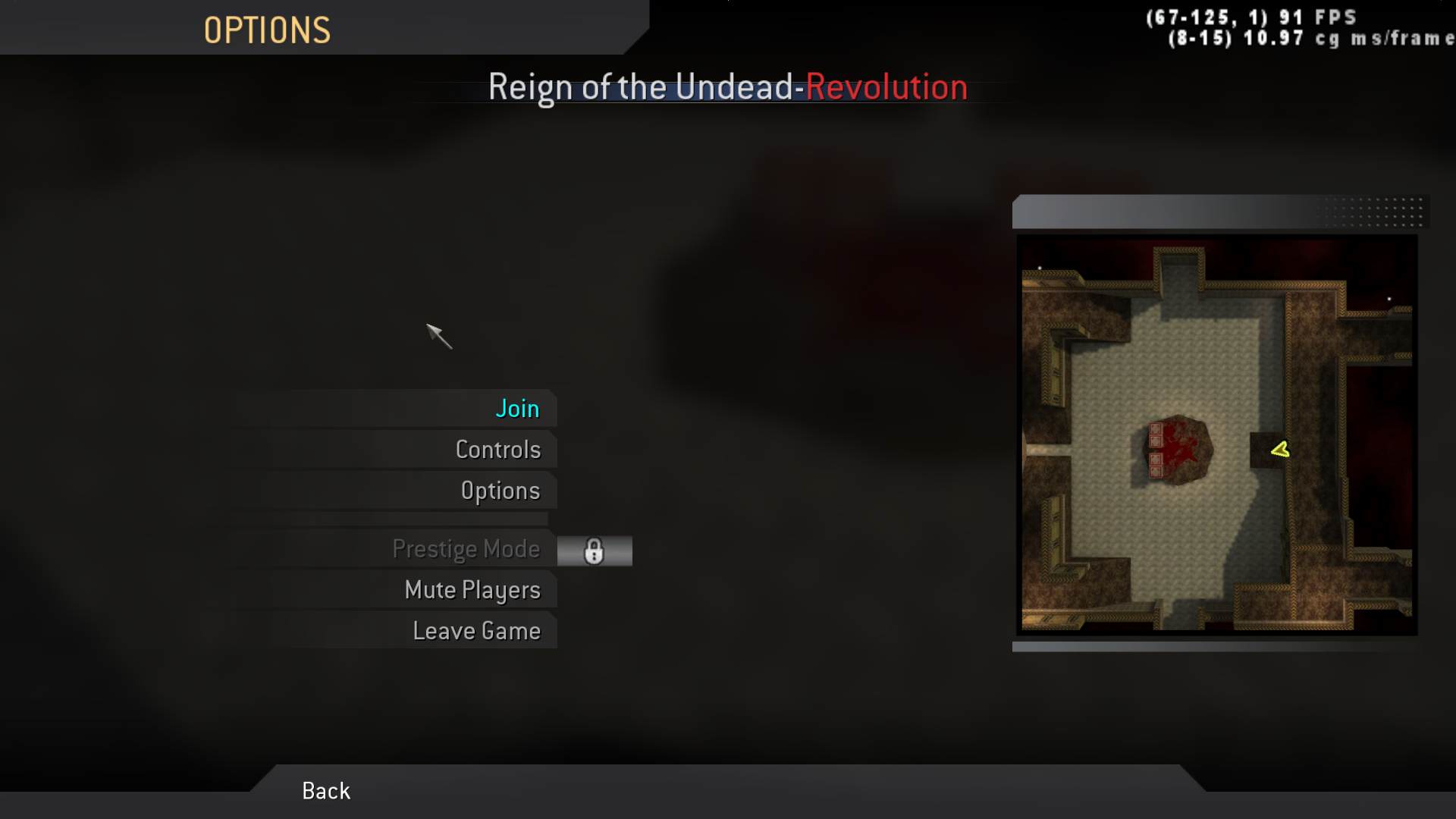The height and width of the screenshot is (819, 1456).
Task: Click the FPS counter readout in the top-right corner
Action: (1252, 16)
